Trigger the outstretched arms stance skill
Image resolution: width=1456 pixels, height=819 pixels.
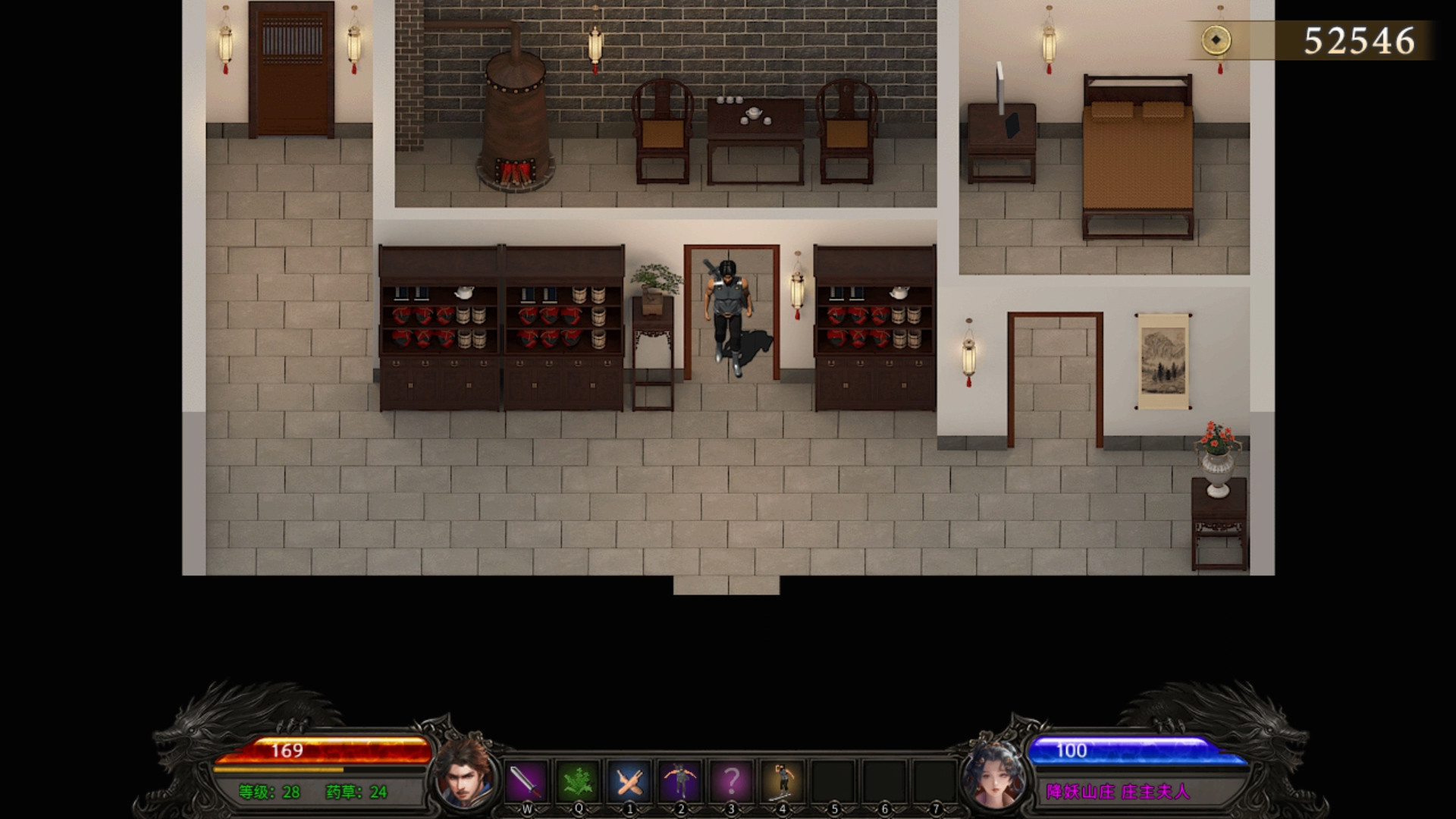pos(680,780)
